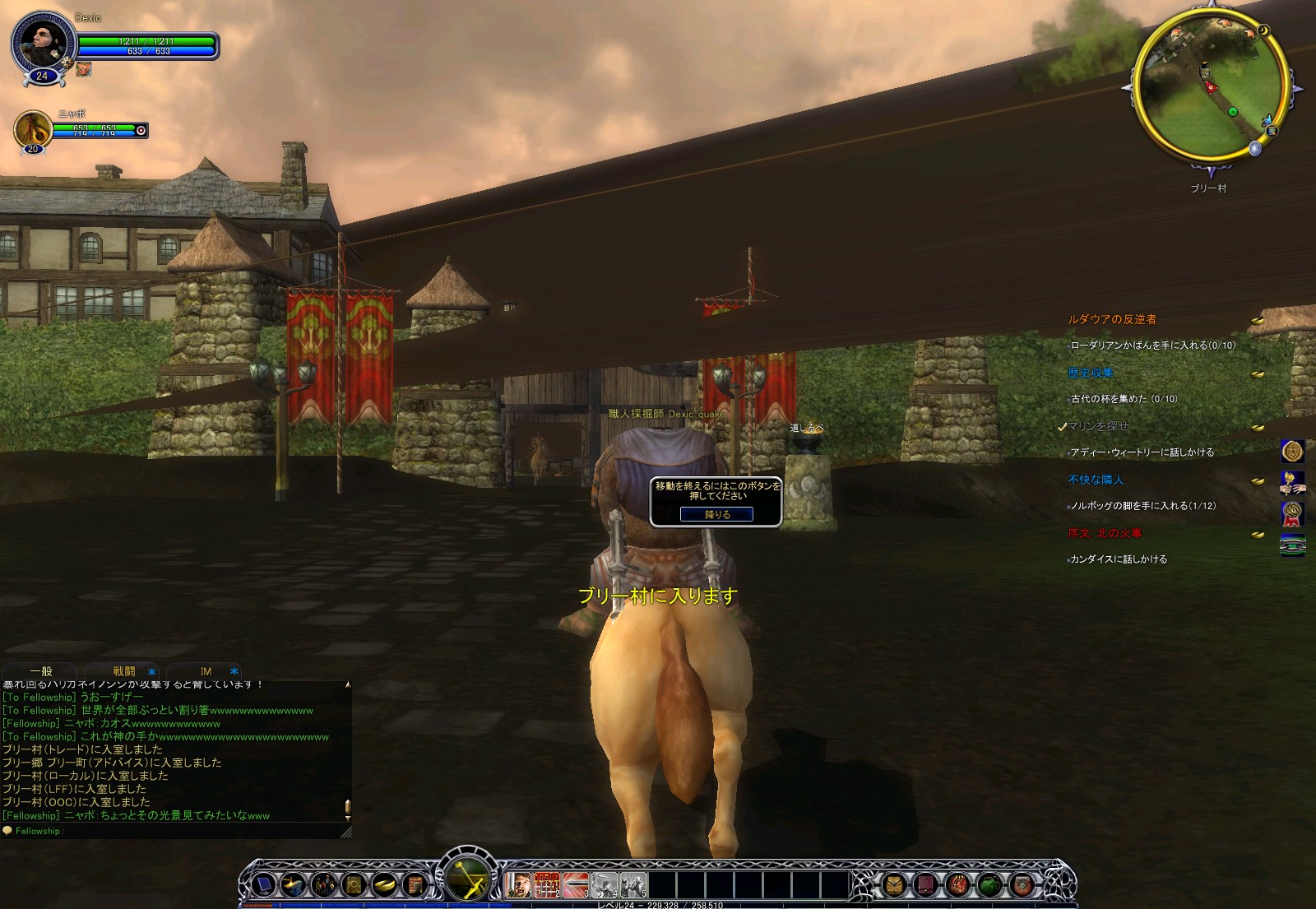Open the 不快な隣人 quest entry
Screen dimensions: 1316x909
click(1096, 480)
